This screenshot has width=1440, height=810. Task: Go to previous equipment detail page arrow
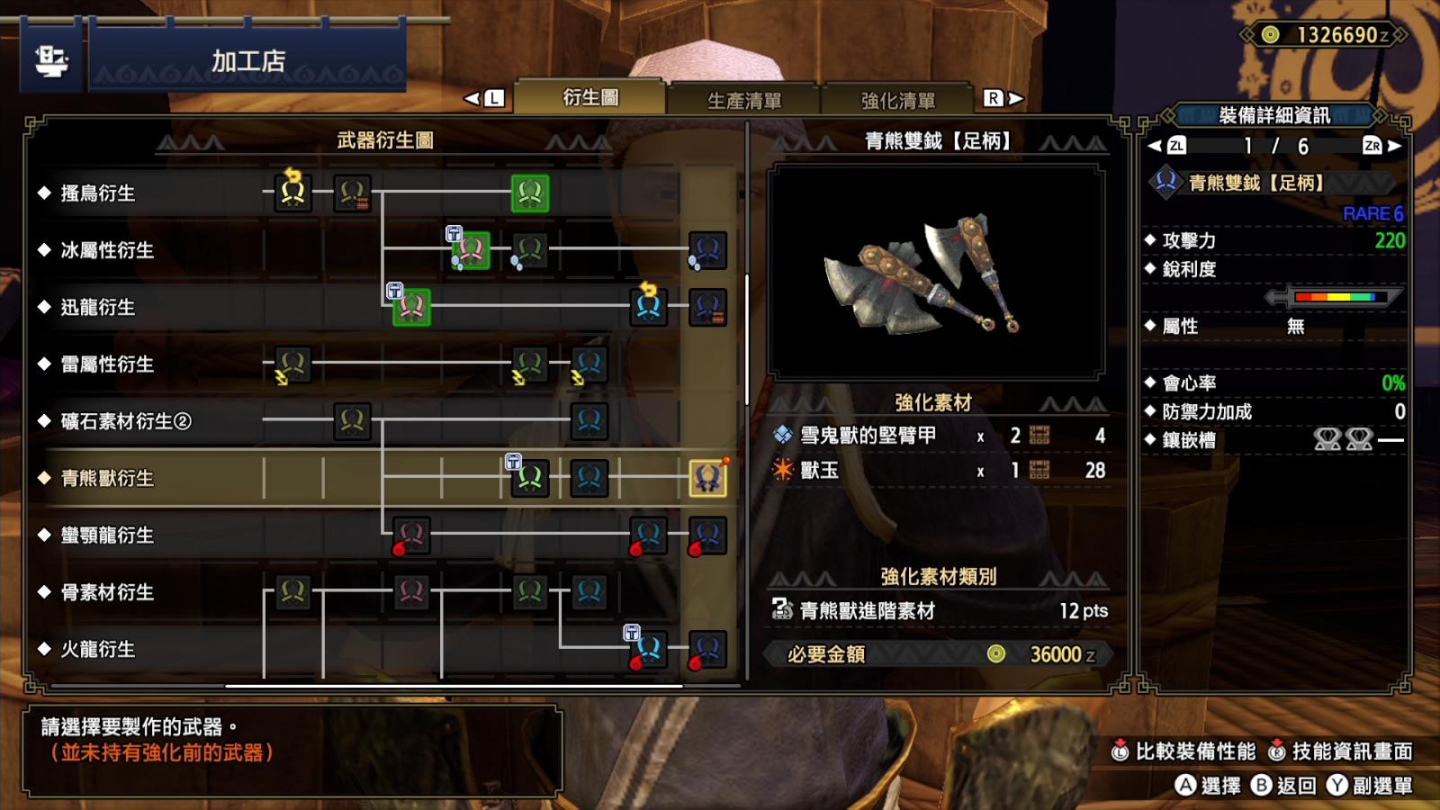[1155, 146]
